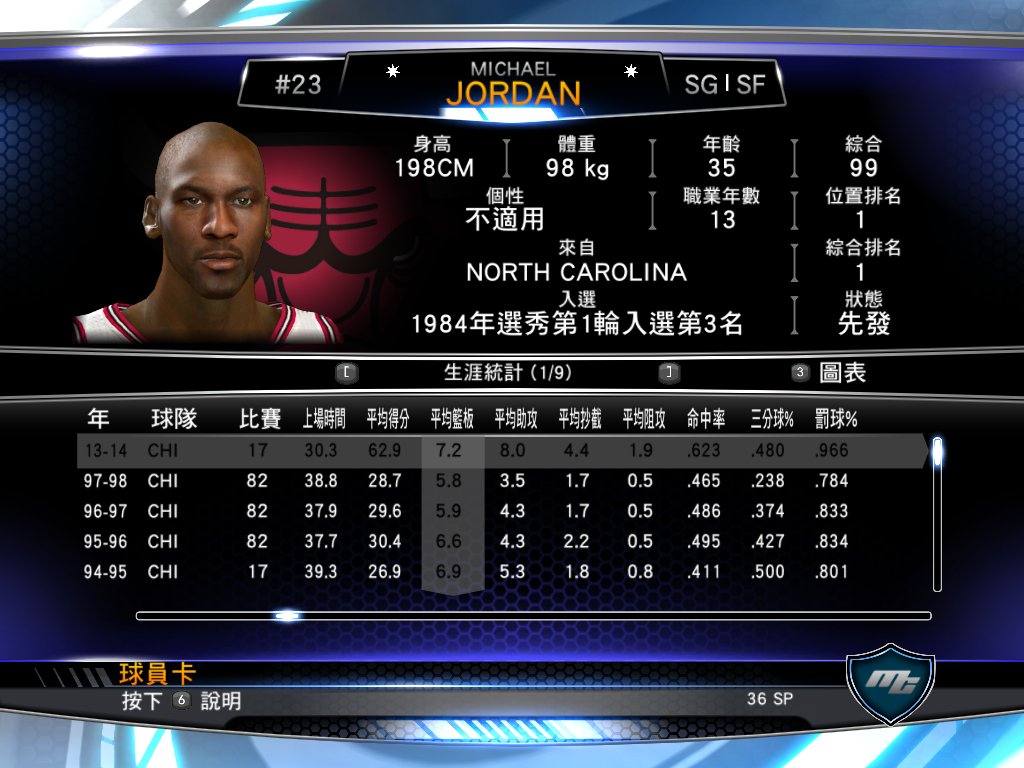Viewport: 1024px width, 768px height.
Task: Select the 97-98 CHI season row
Action: [500, 481]
